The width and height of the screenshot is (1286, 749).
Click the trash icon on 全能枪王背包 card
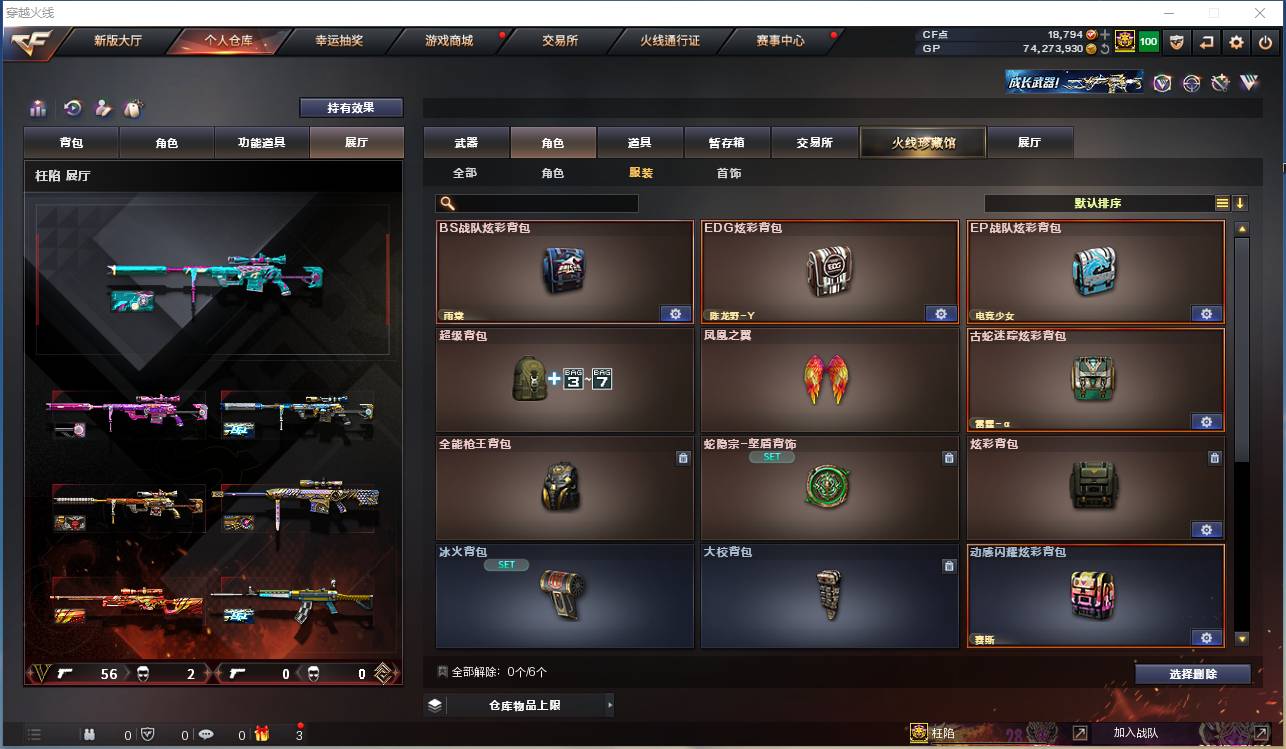pos(683,457)
